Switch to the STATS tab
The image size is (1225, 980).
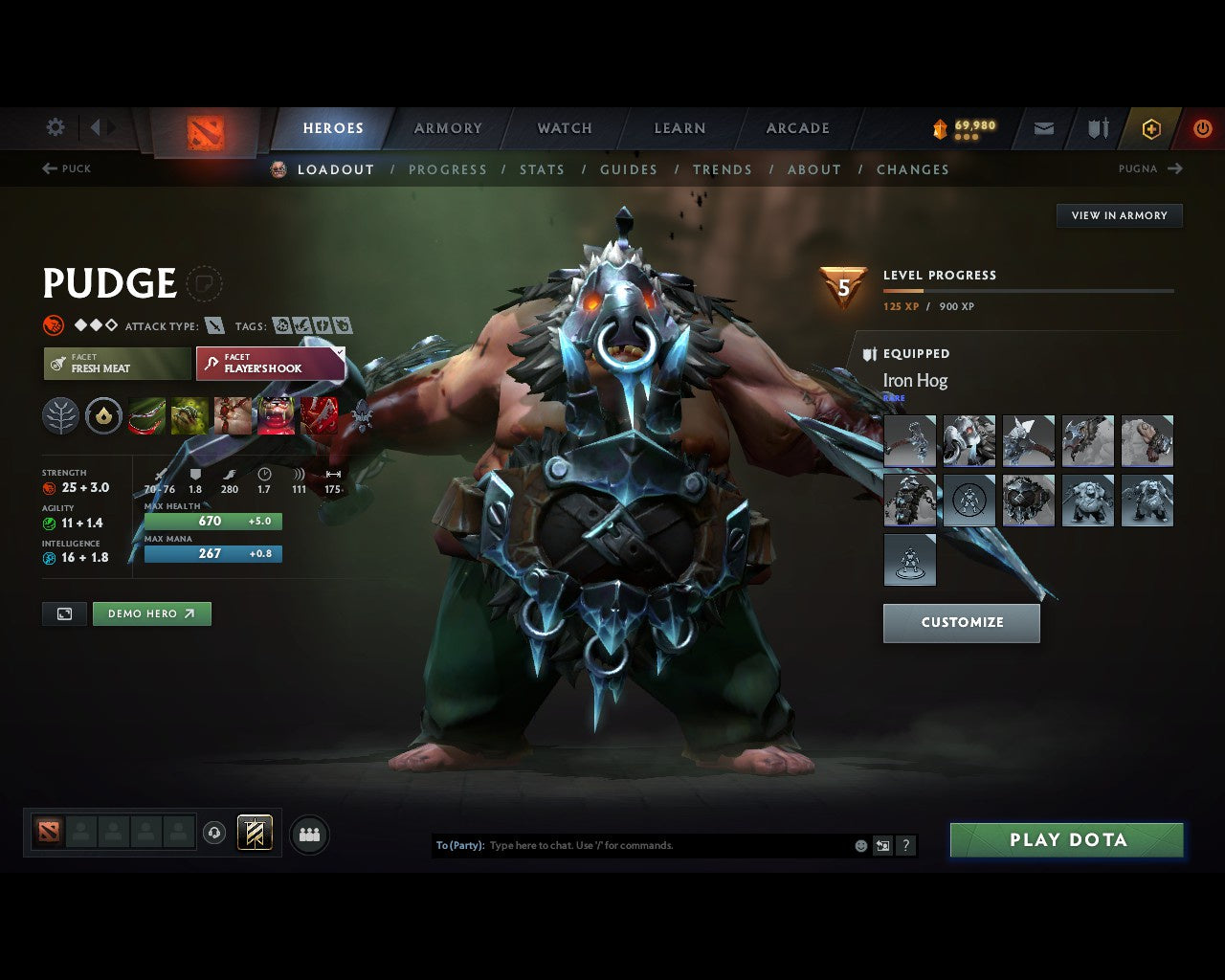543,169
